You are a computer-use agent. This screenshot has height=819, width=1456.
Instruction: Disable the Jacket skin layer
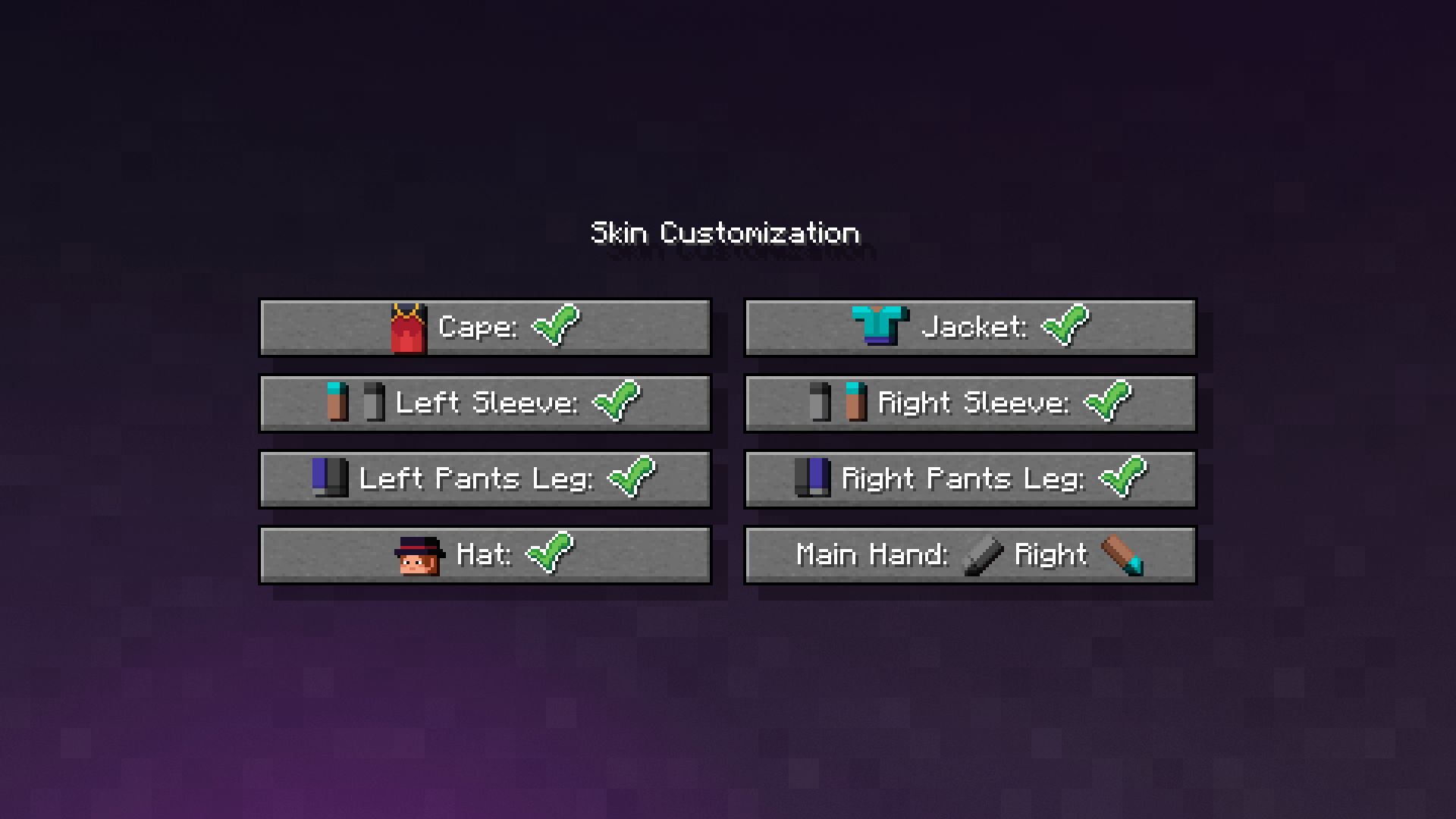[971, 327]
